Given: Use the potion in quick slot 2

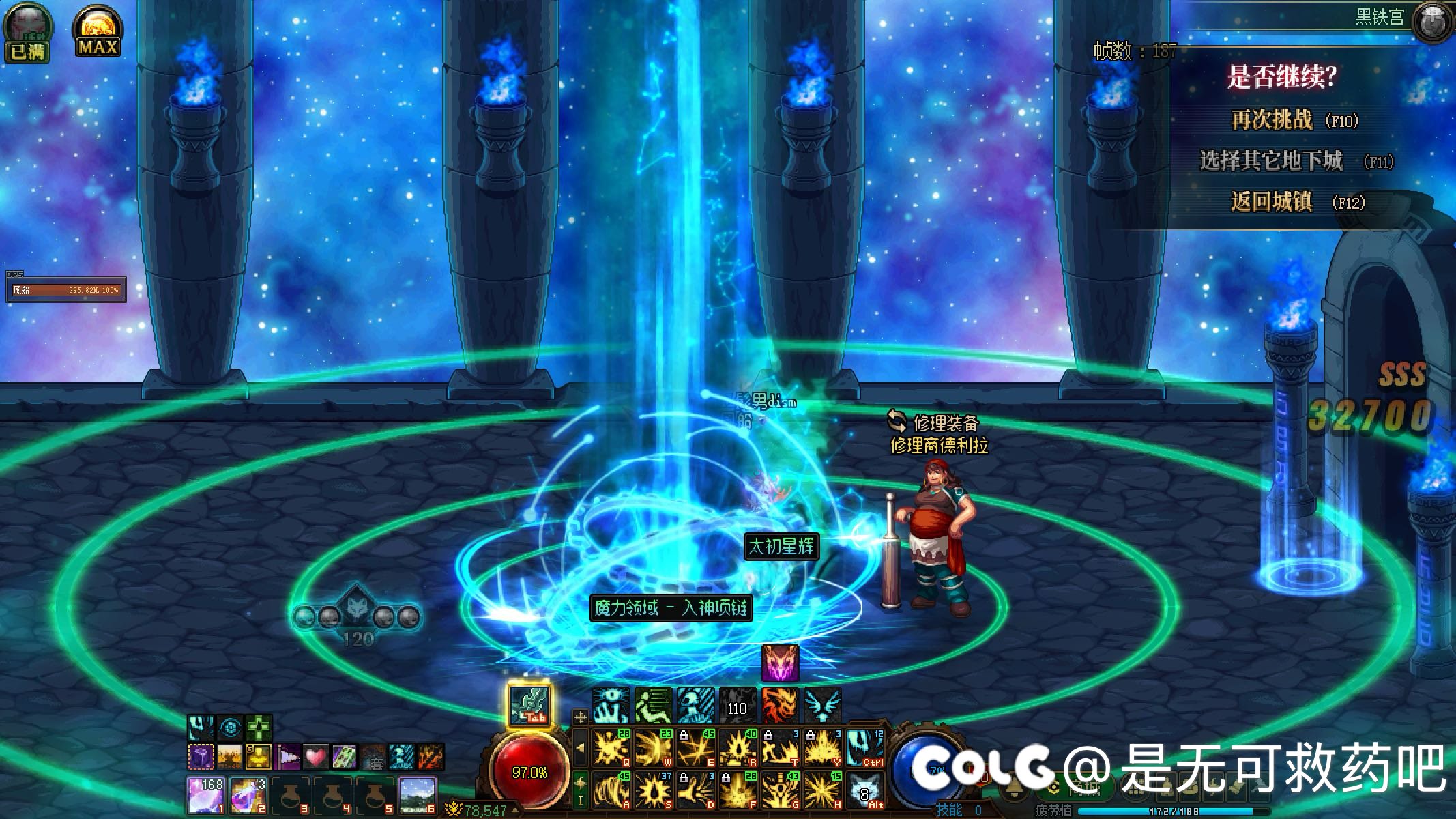Looking at the screenshot, I should [x=248, y=794].
